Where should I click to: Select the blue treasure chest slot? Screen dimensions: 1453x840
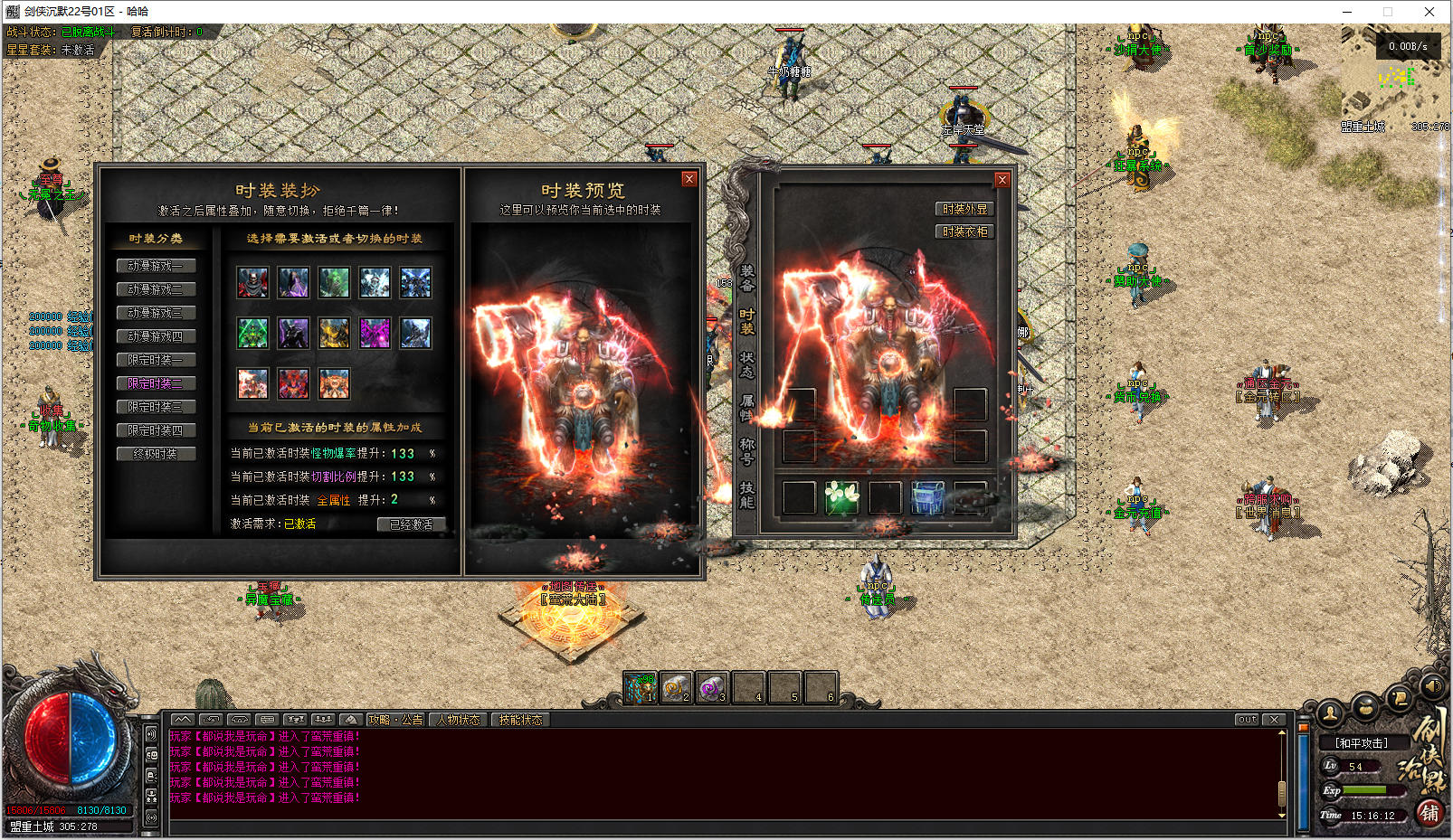click(x=927, y=498)
